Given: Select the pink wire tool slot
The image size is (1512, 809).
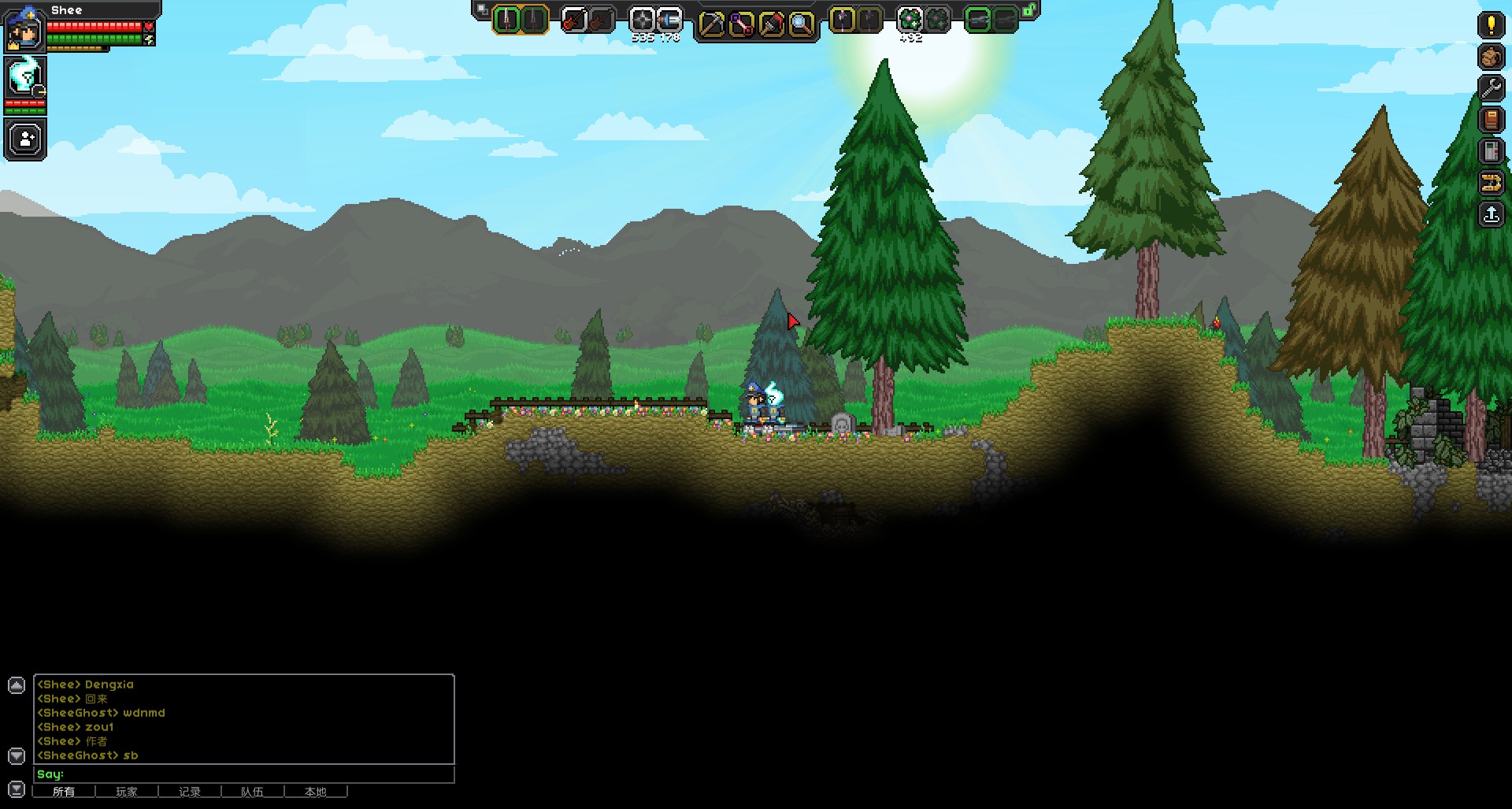Looking at the screenshot, I should point(741,24).
